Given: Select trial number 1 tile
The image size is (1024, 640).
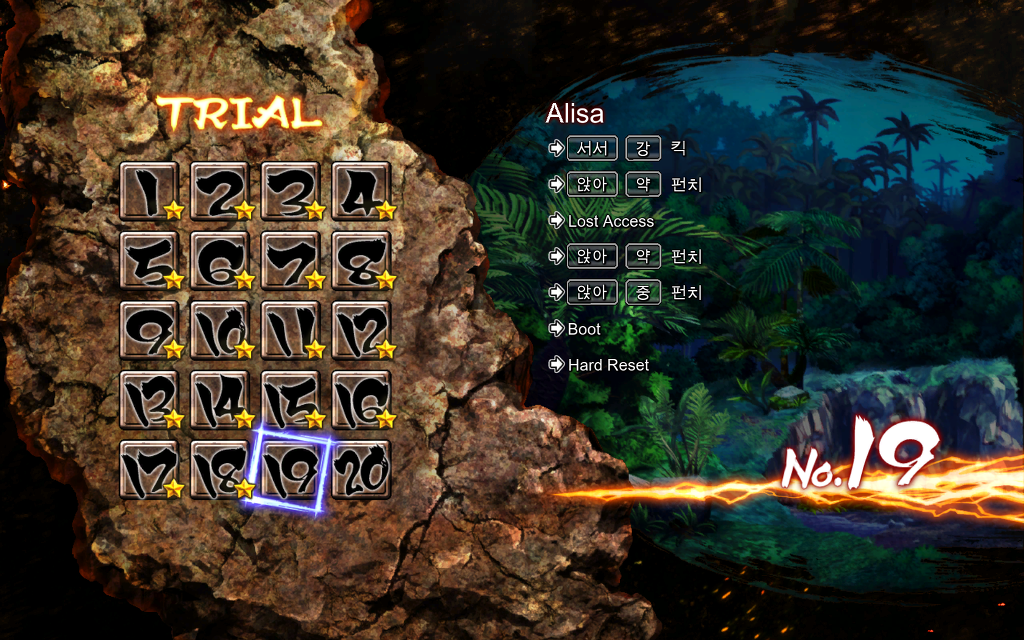Looking at the screenshot, I should click(x=149, y=191).
